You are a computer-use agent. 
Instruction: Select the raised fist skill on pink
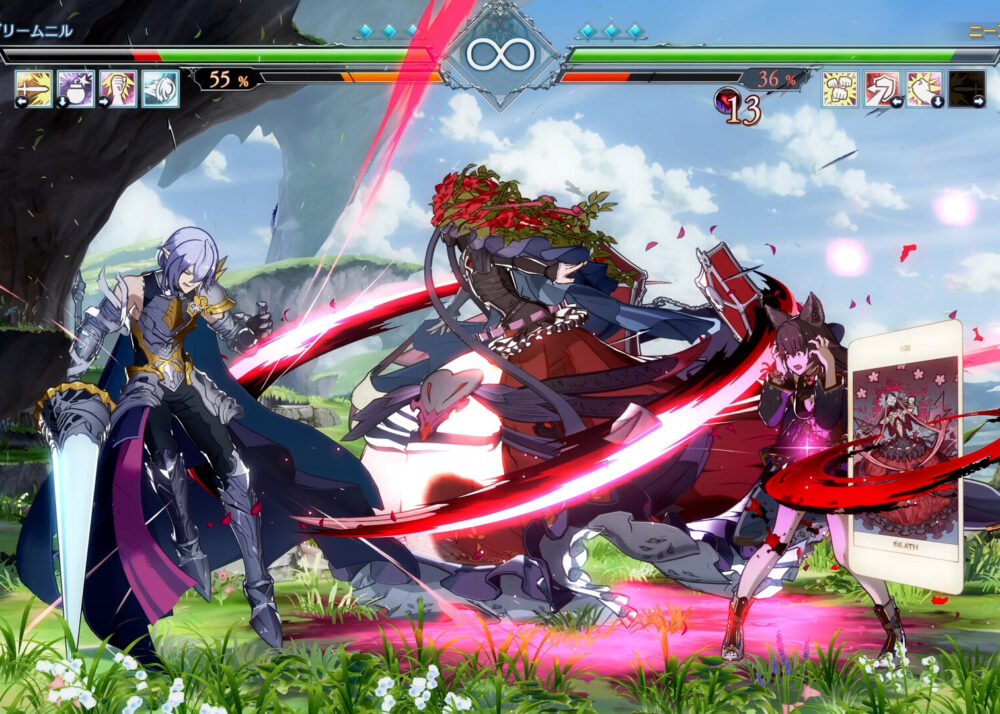point(118,88)
